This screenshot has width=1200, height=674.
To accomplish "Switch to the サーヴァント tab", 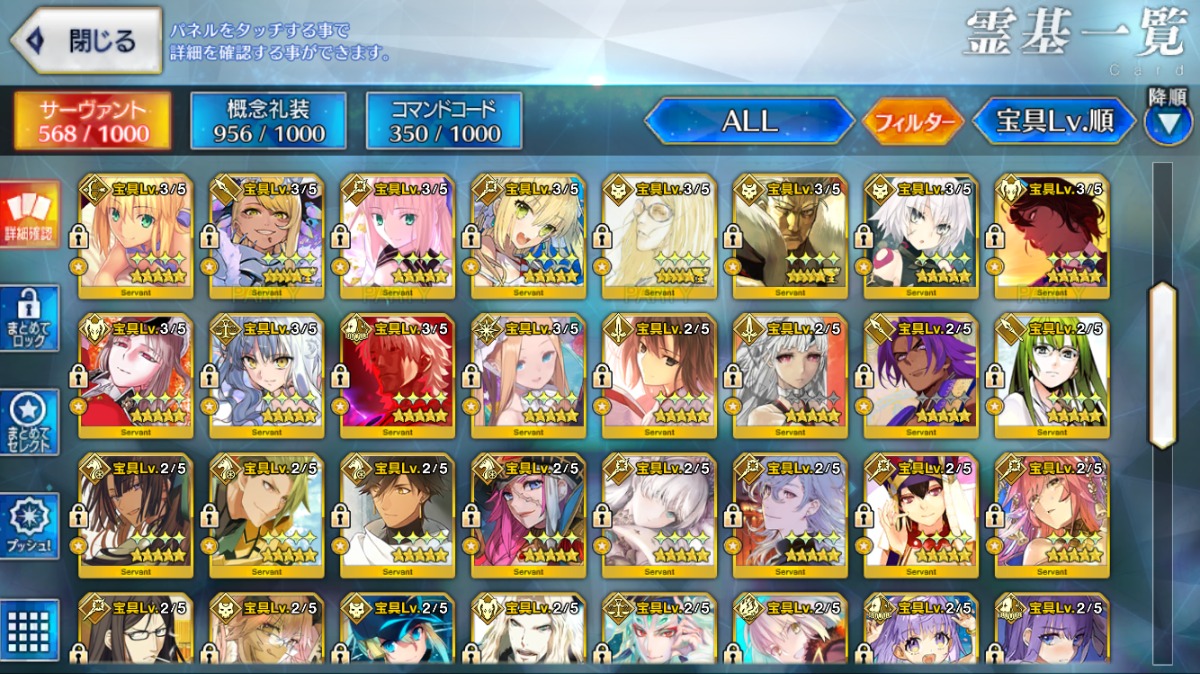I will point(92,122).
